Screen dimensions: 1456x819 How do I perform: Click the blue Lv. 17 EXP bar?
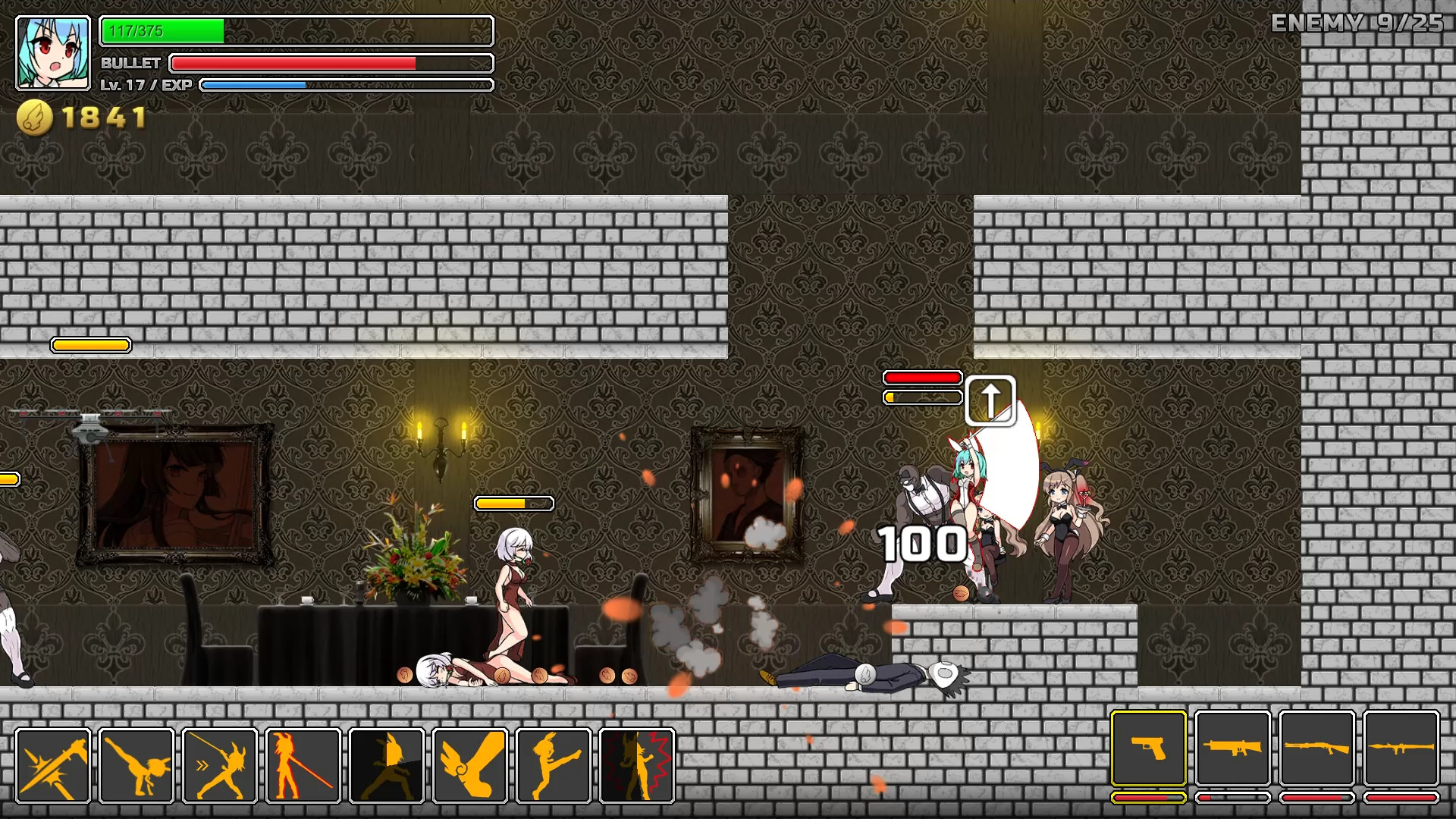click(253, 85)
